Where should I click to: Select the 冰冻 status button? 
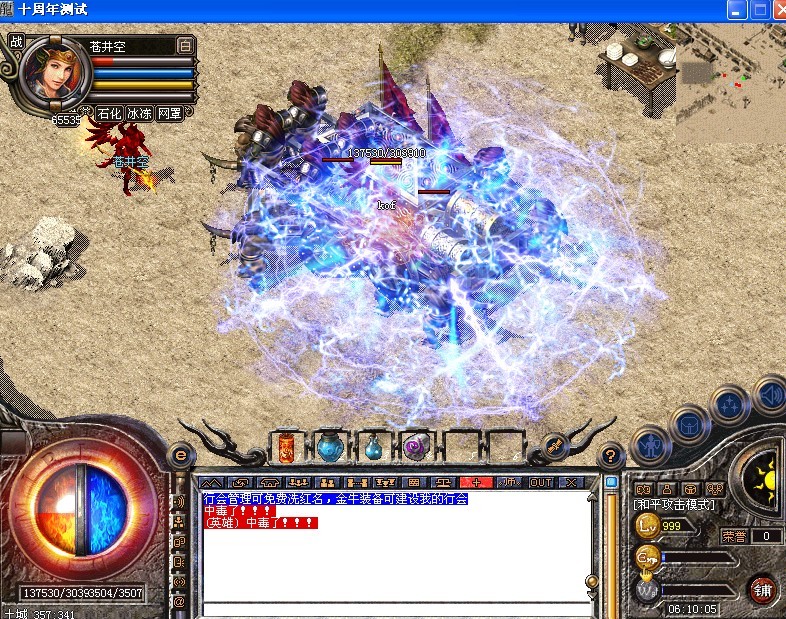[139, 114]
